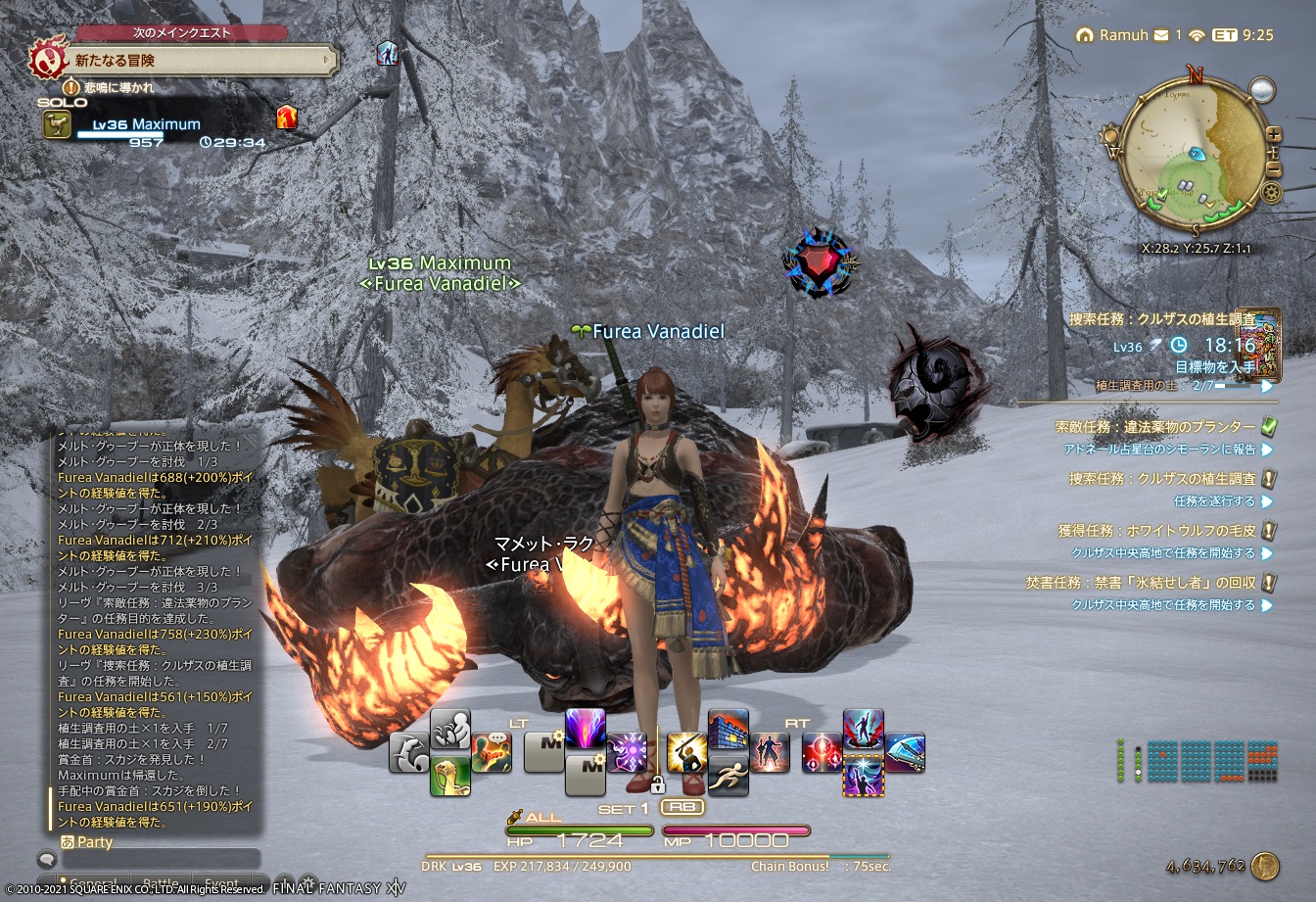Click the green checkmark on 違法薬物のプランター leve
This screenshot has width=1316, height=902.
[1268, 428]
